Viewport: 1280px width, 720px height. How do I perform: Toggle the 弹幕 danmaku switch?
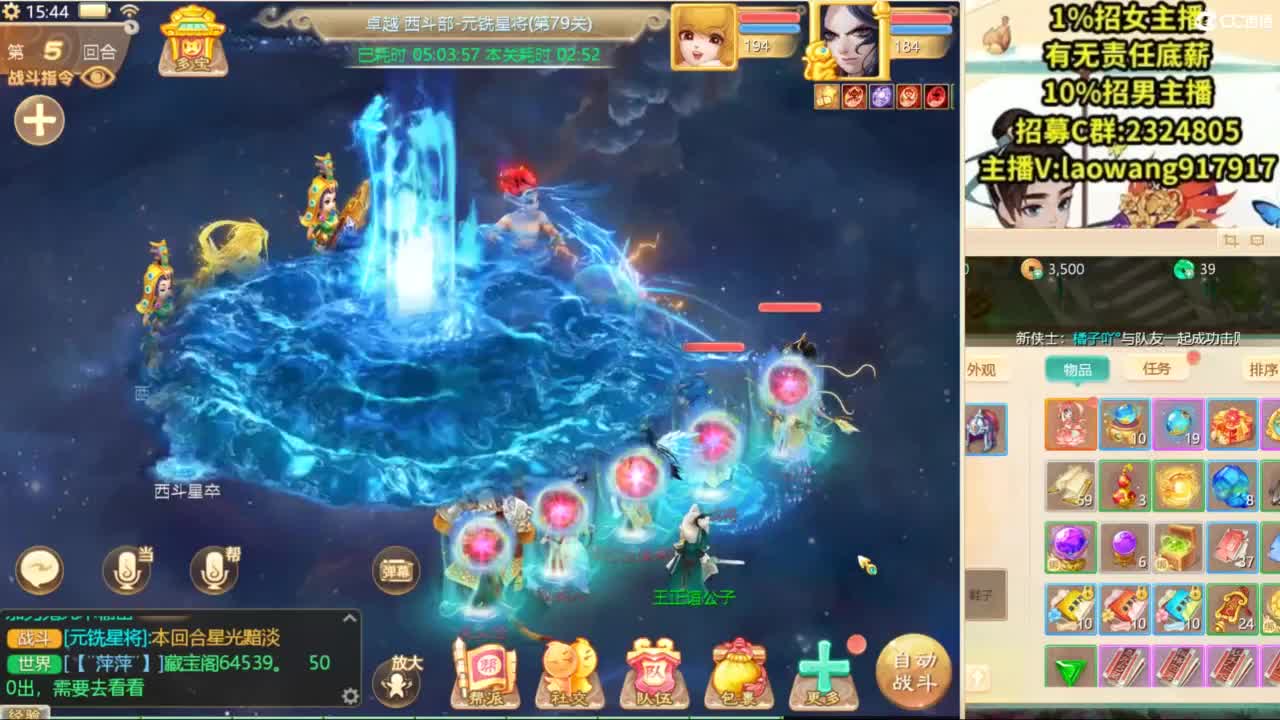[395, 572]
